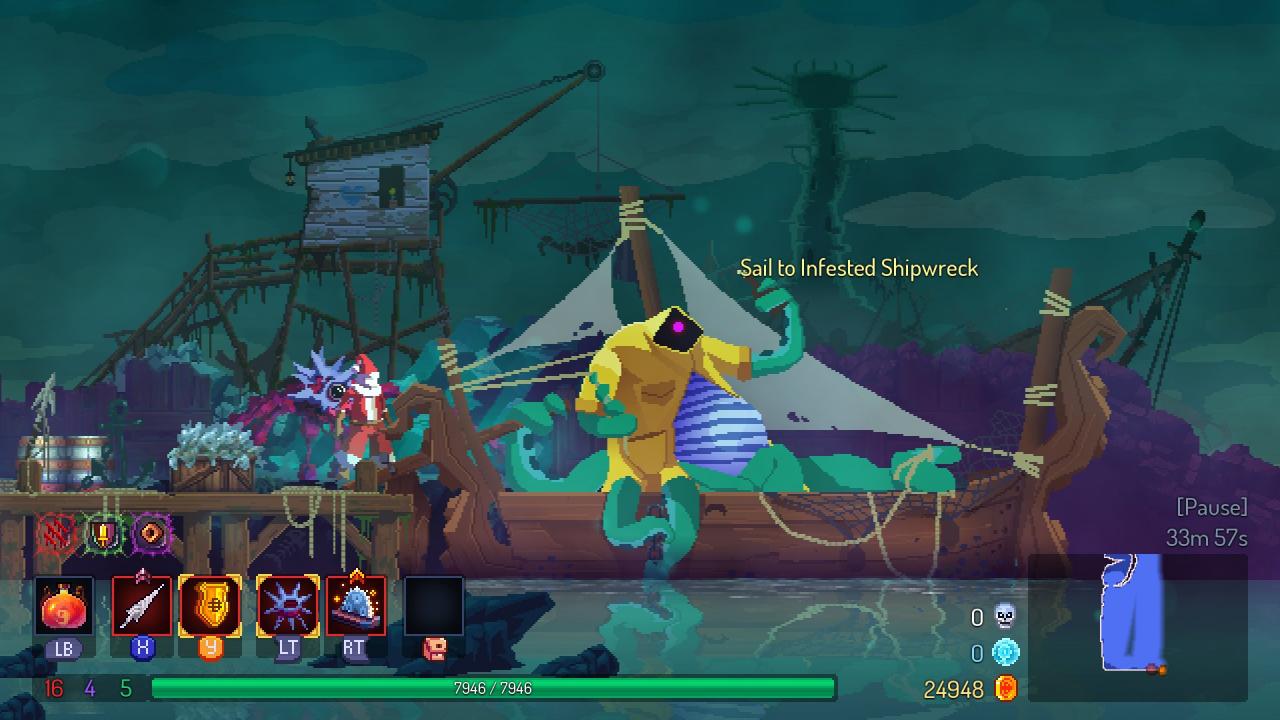The width and height of the screenshot is (1280, 720).
Task: Select the spear weapon slot
Action: tap(142, 606)
